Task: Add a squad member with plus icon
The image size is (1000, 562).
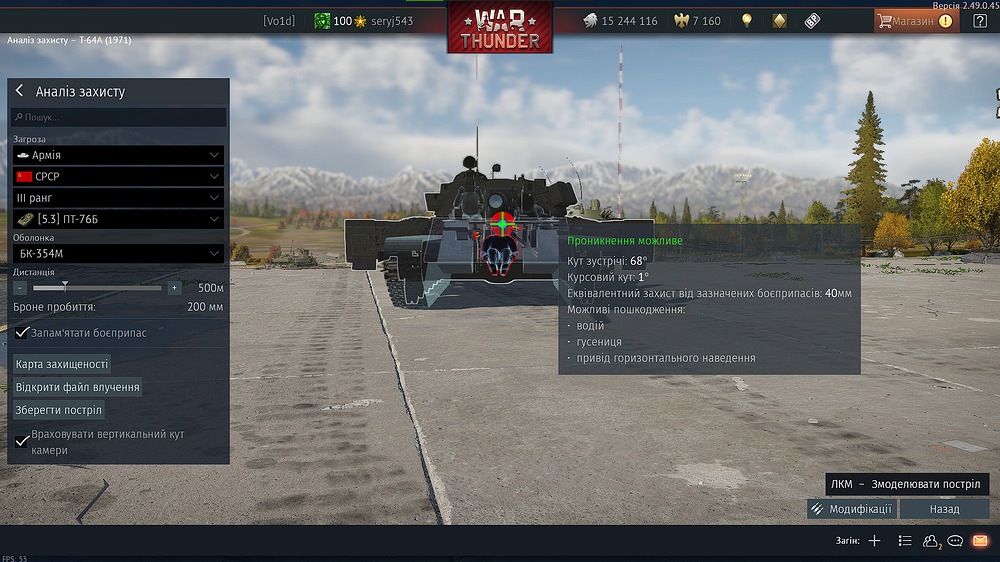Action: [874, 541]
